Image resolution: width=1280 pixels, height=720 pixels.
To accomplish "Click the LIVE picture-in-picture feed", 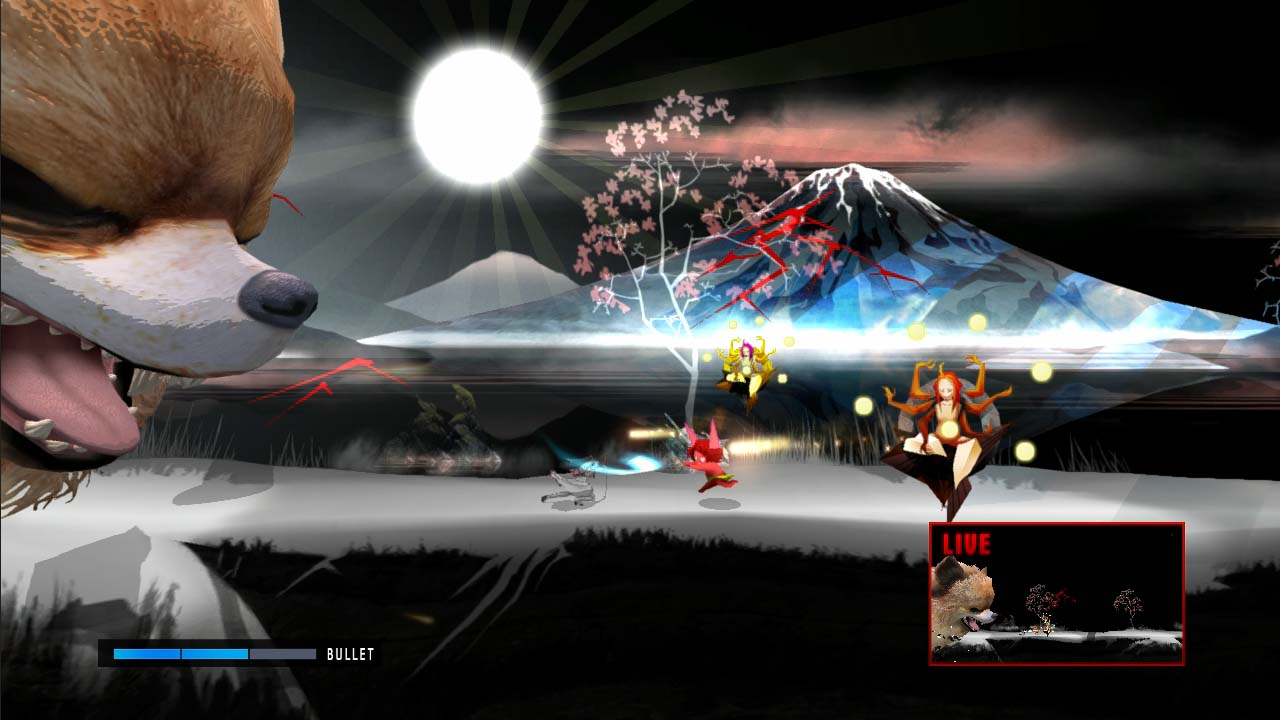I will pos(1056,594).
